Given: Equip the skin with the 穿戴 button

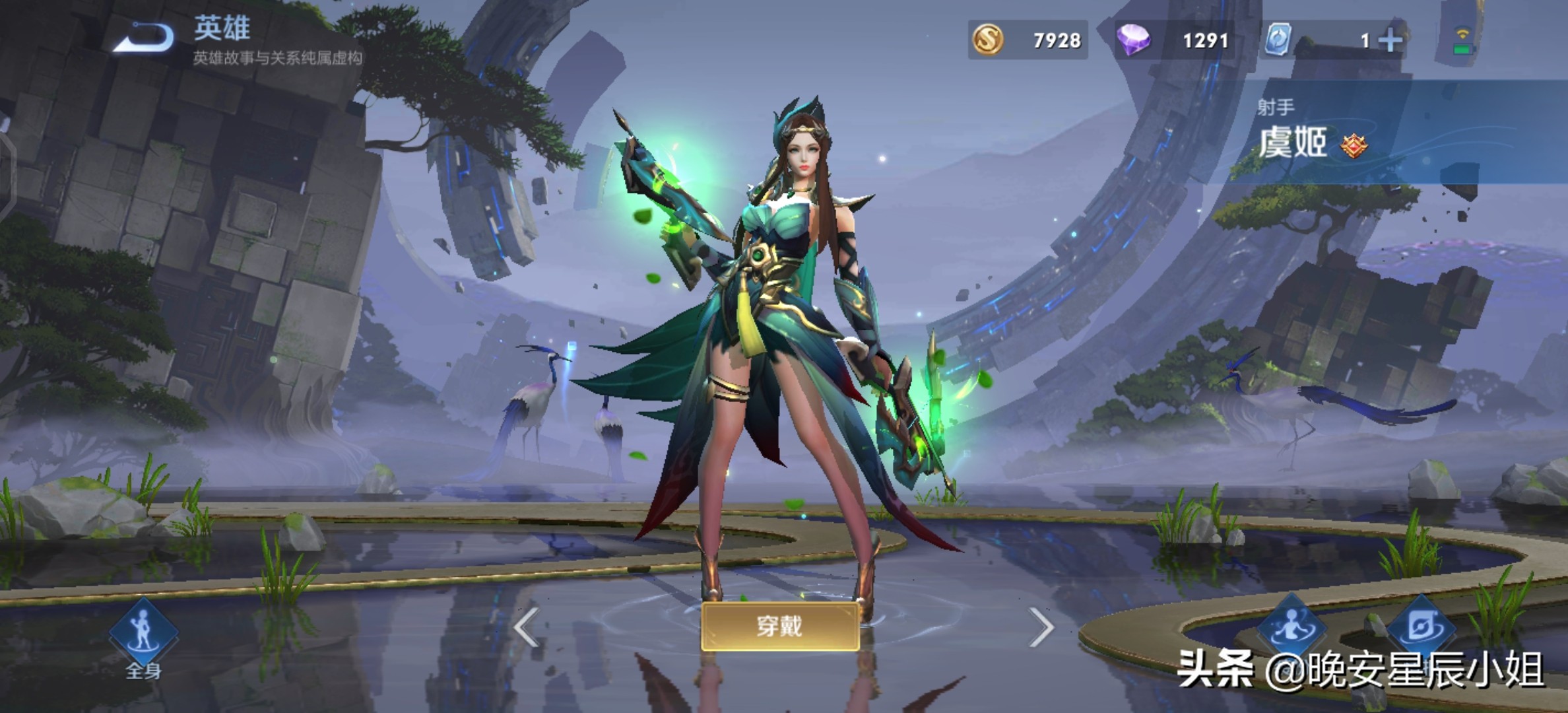Looking at the screenshot, I should tap(779, 626).
